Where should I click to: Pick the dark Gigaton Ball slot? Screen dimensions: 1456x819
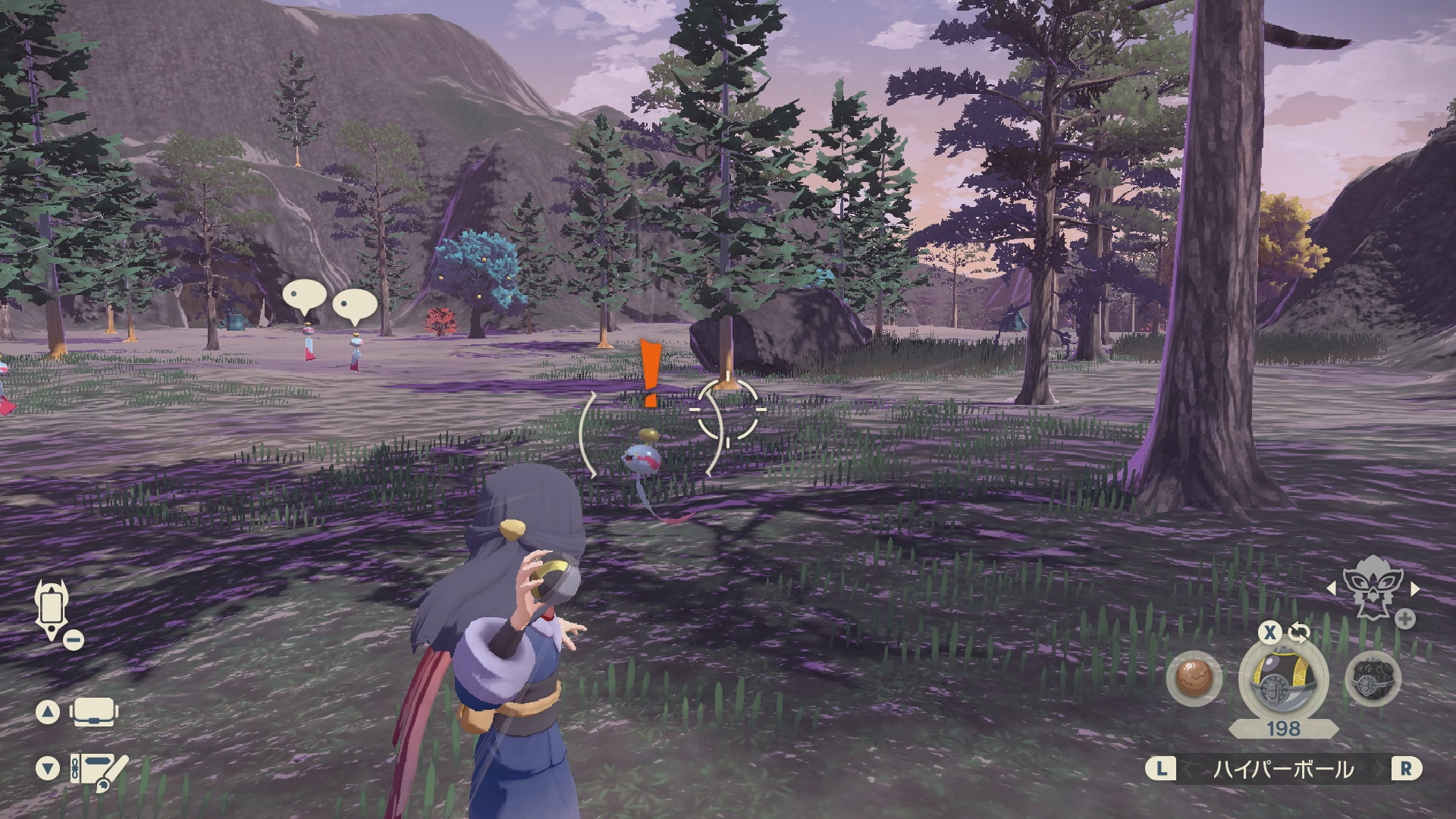click(1373, 679)
